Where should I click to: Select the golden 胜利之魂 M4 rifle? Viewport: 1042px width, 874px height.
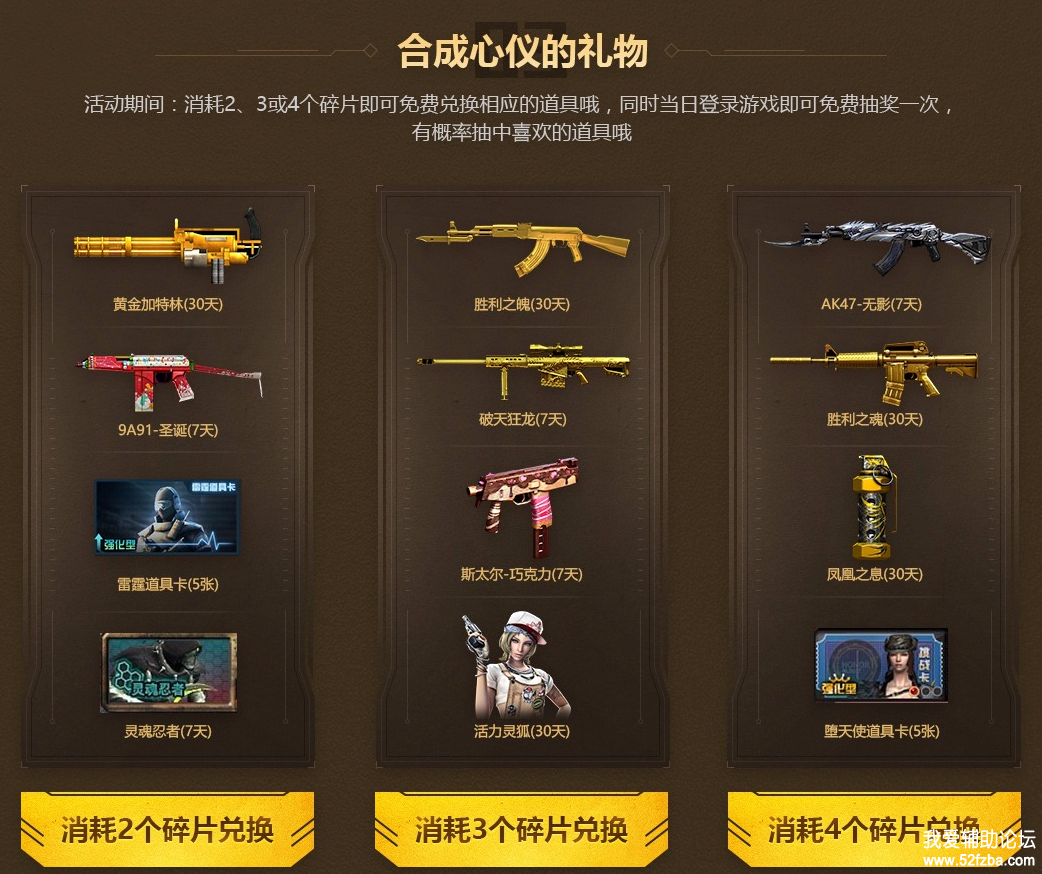(x=874, y=371)
